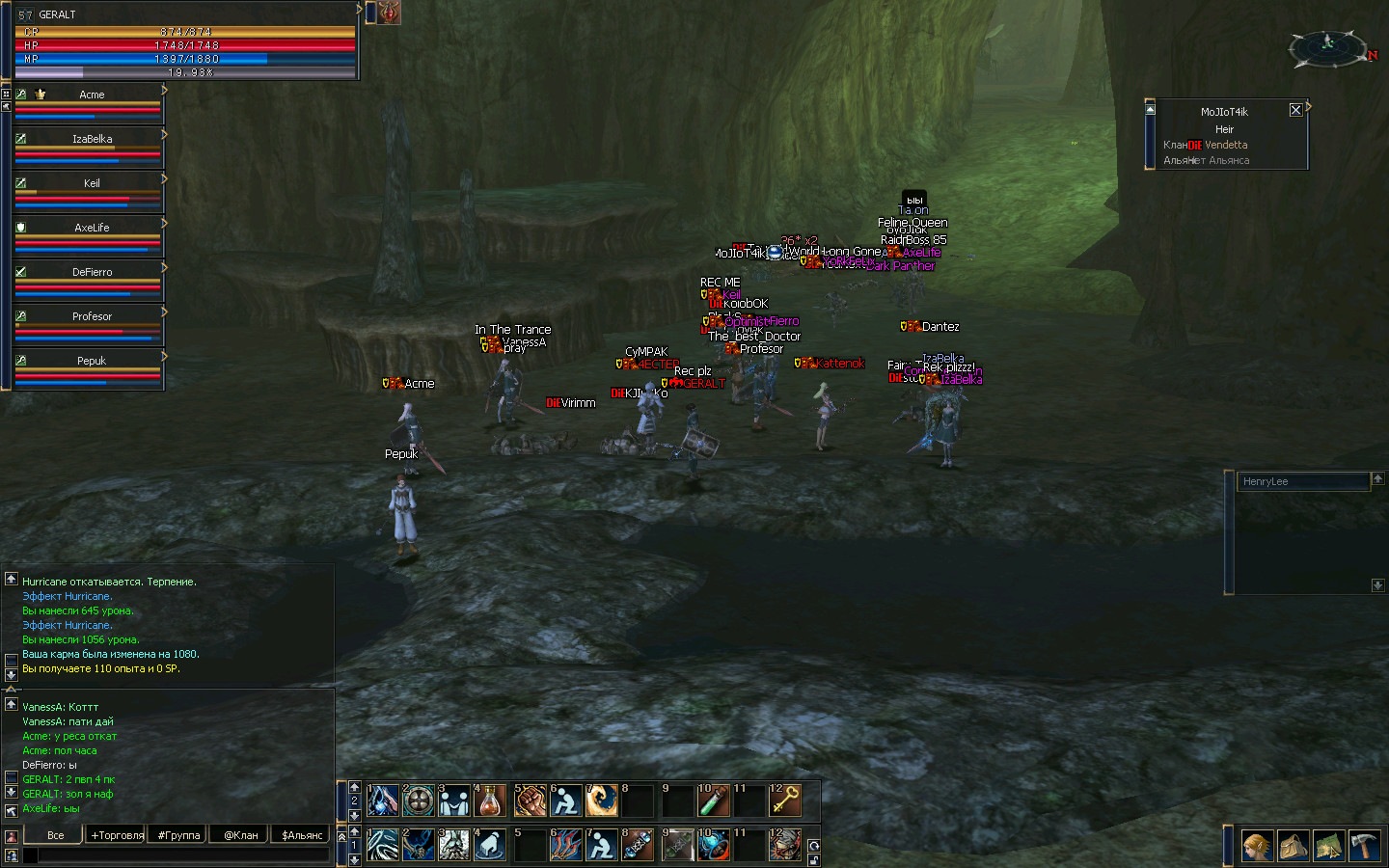Select party member Acme in party list

coord(92,95)
